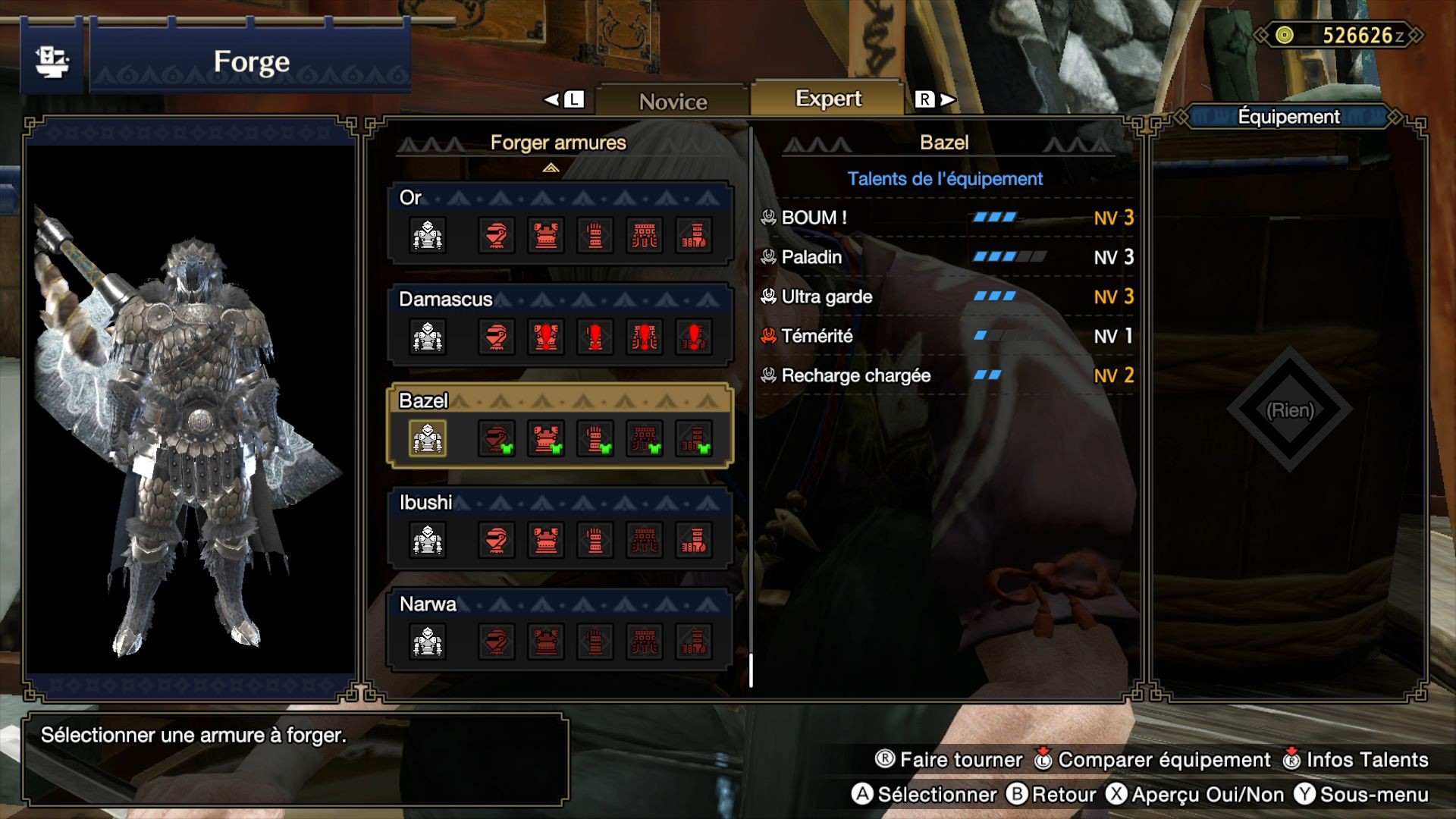Show the Recharge chargée skill row
1456x819 pixels.
946,375
